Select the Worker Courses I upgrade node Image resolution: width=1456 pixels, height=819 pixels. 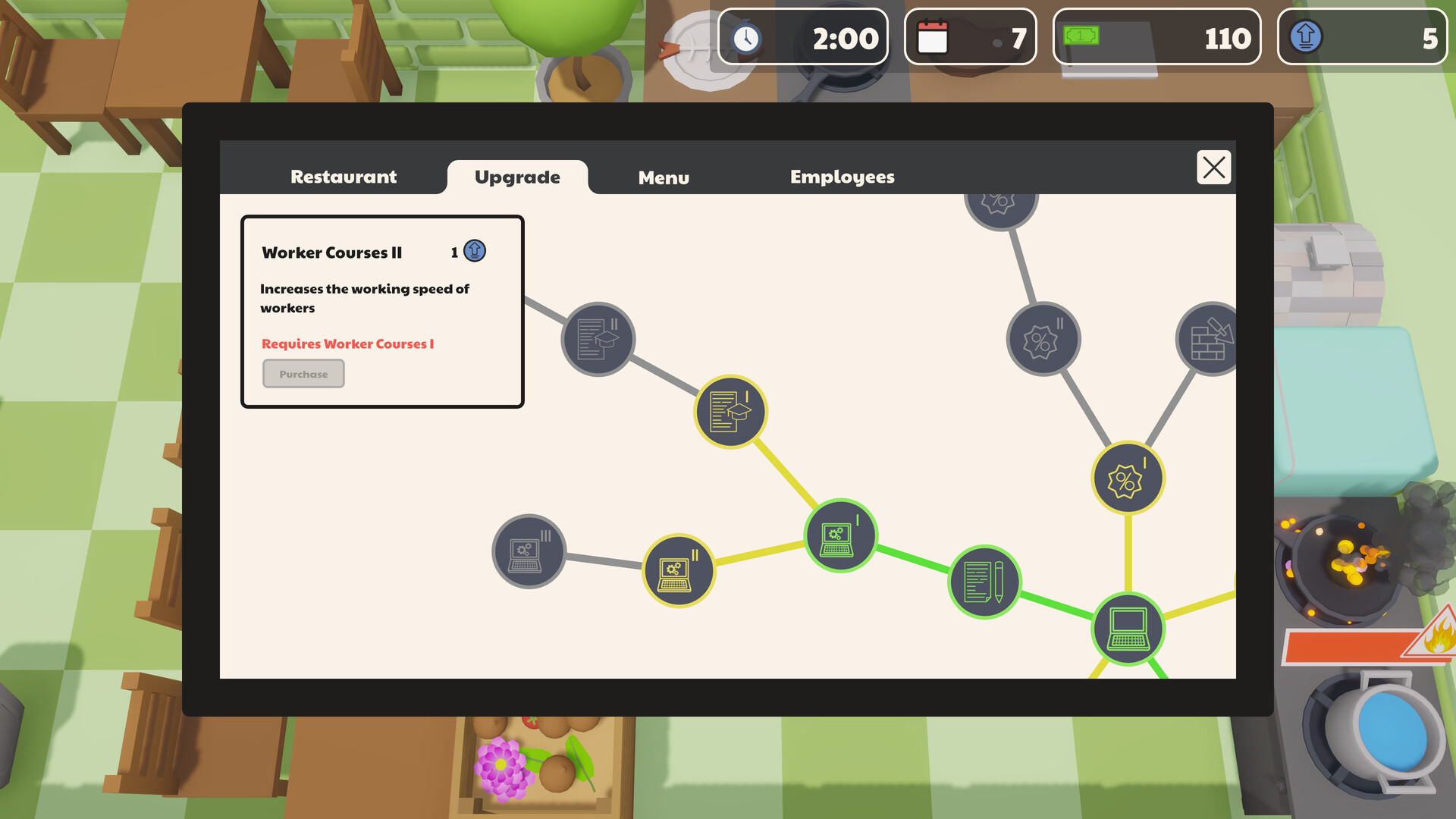tap(730, 412)
